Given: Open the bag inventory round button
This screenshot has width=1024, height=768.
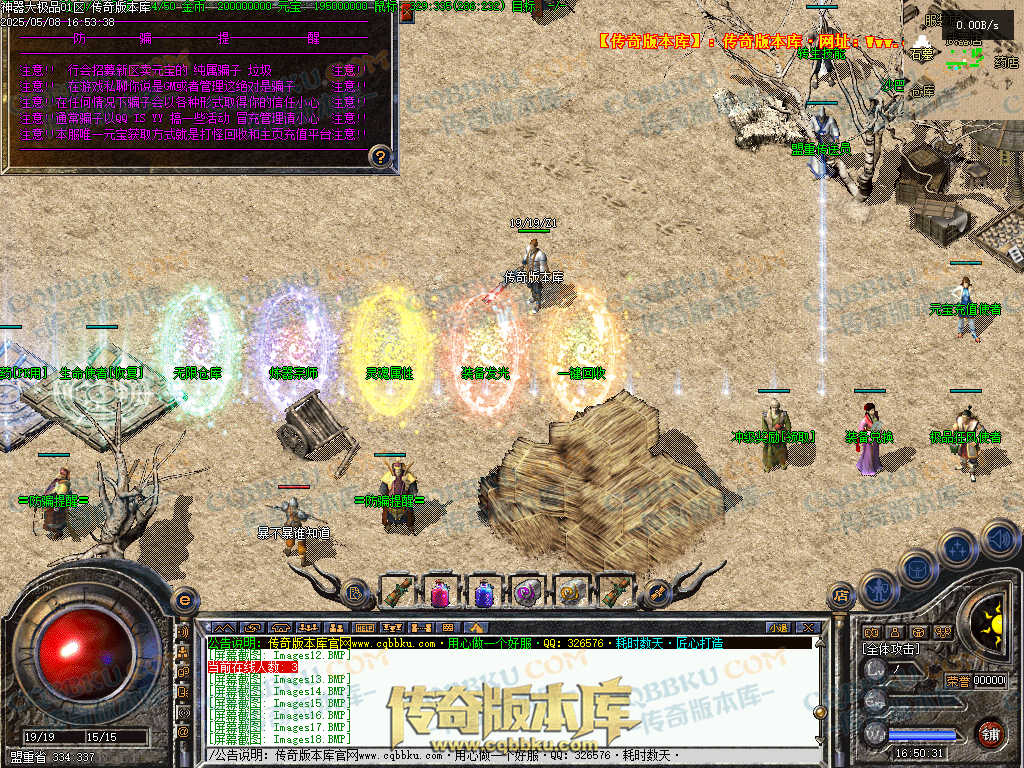Looking at the screenshot, I should pos(917,568).
